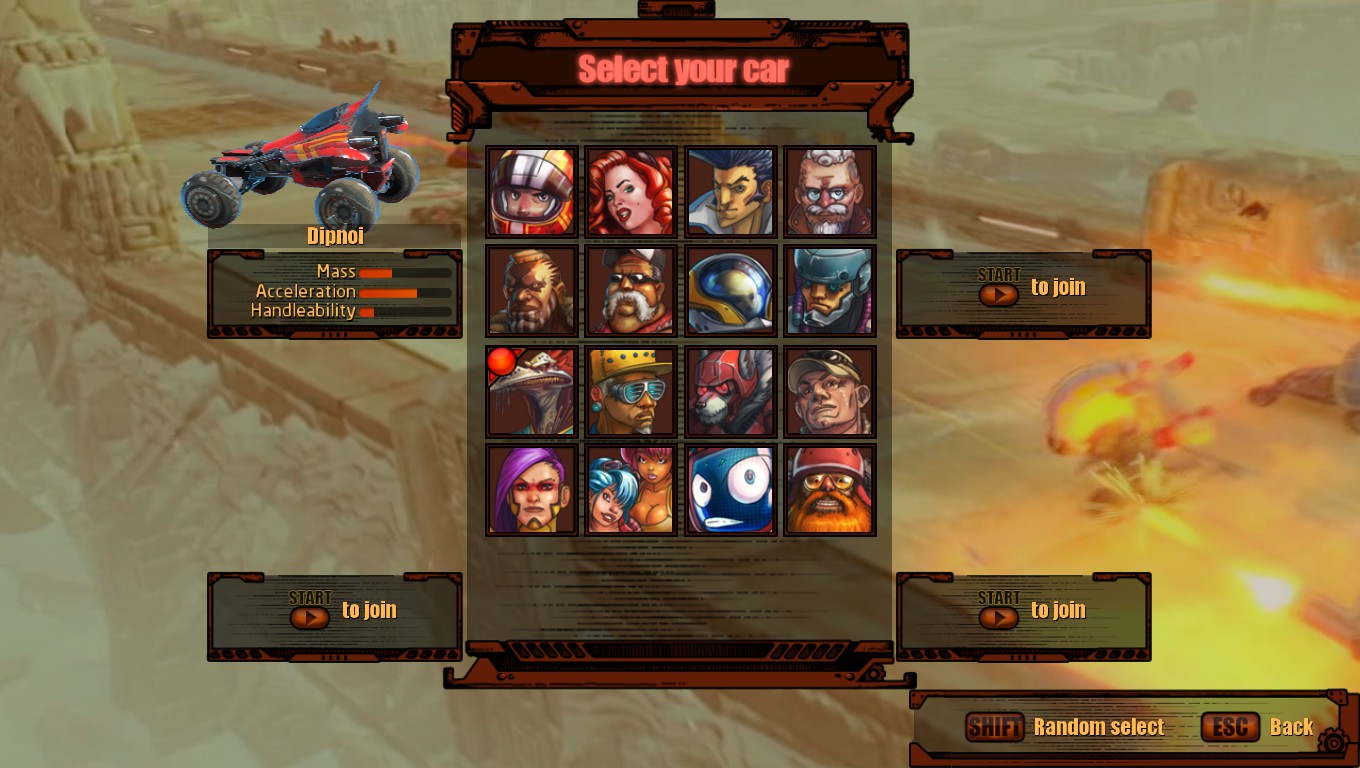
Task: Pick the two-girls duo portrait
Action: pyautogui.click(x=631, y=490)
